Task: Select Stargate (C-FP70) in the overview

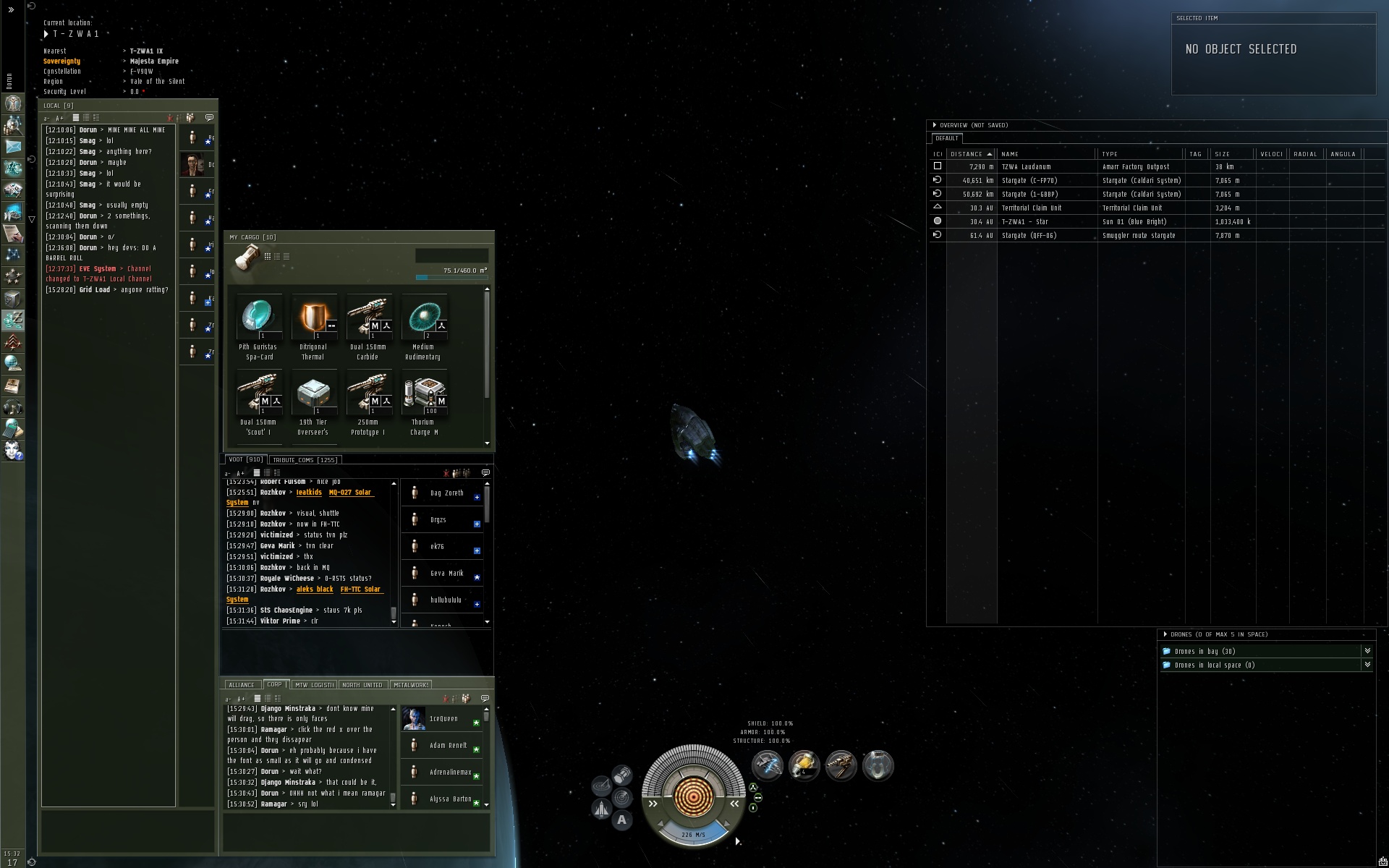Action: pos(1029,181)
